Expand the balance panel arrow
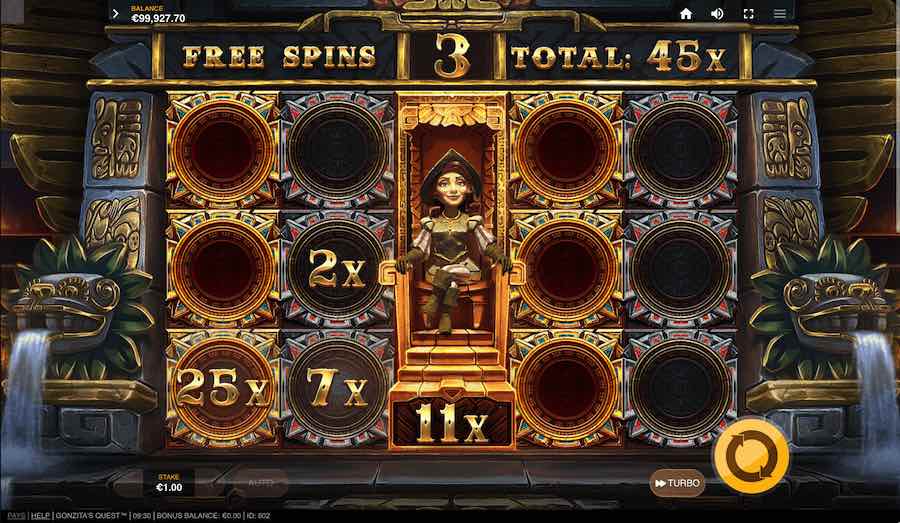This screenshot has width=900, height=523. pos(116,14)
